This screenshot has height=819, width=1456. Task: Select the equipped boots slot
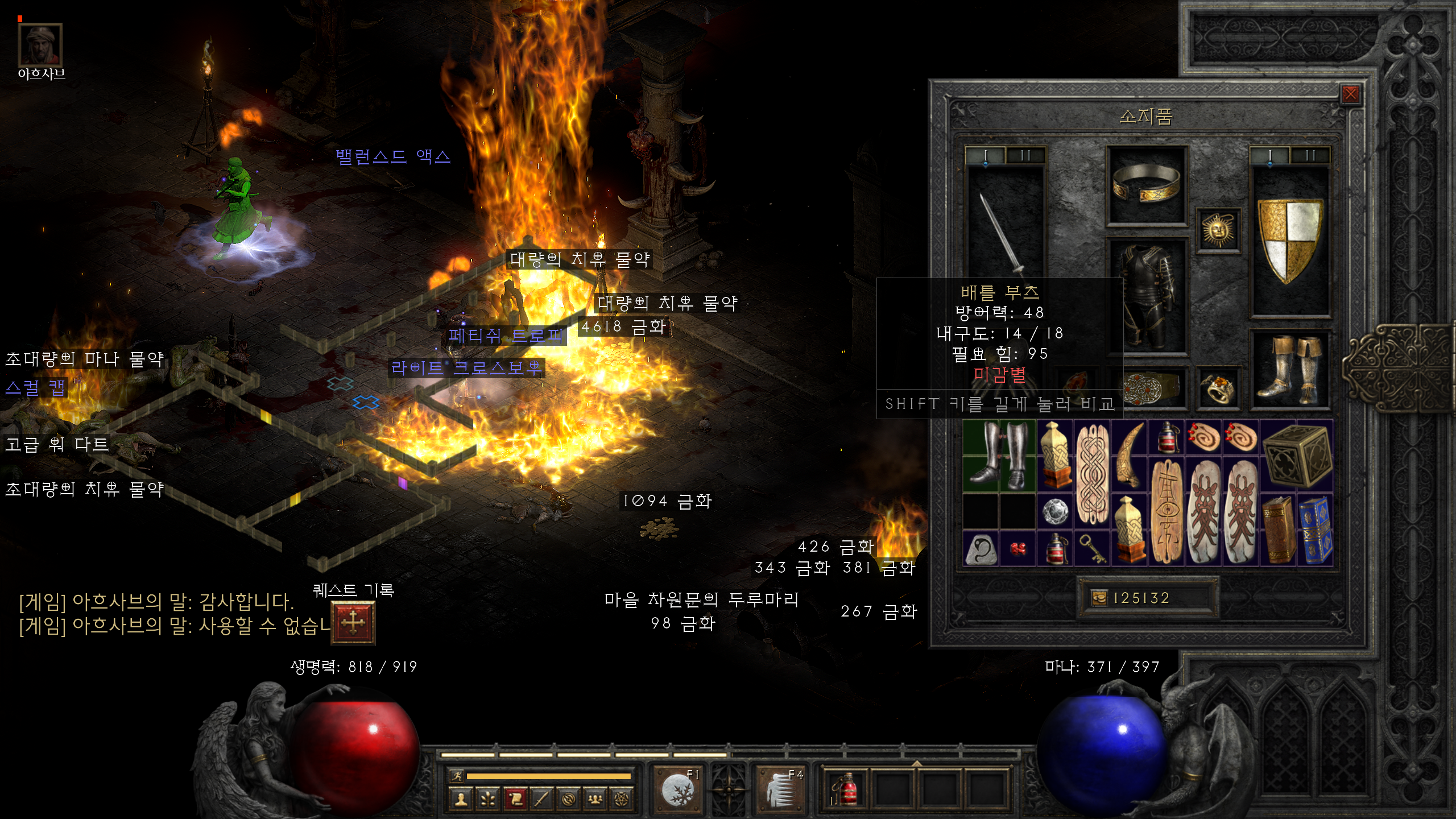pyautogui.click(x=1290, y=370)
